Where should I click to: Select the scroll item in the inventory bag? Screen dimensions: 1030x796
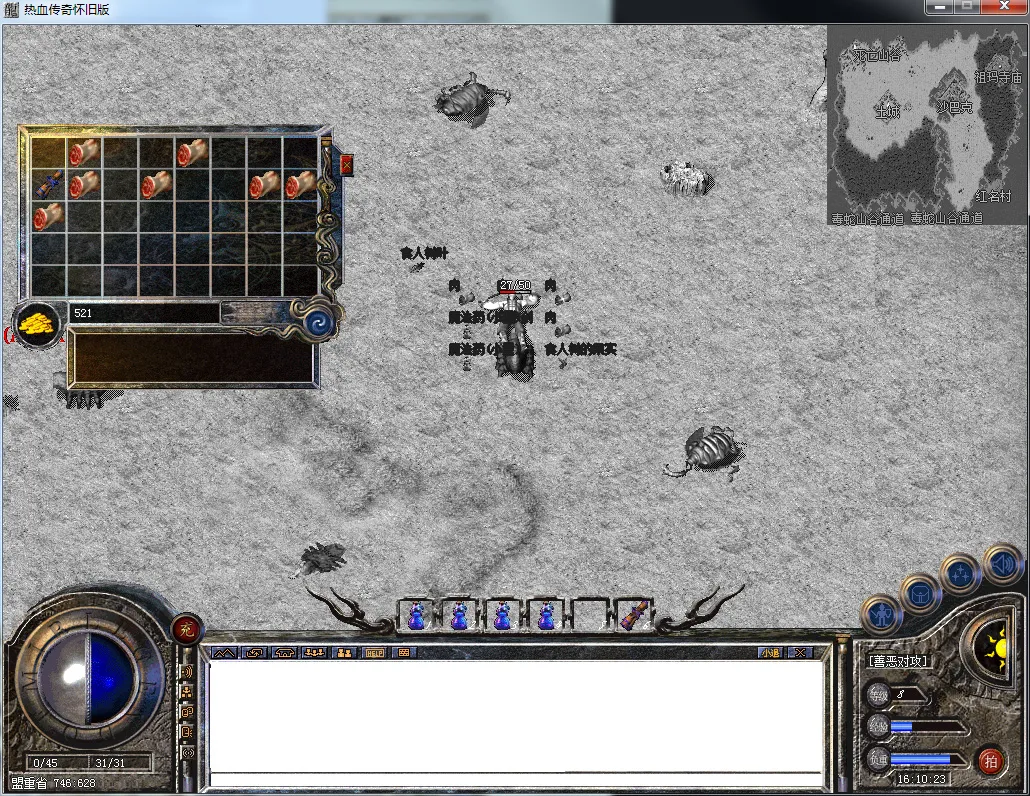(x=48, y=183)
